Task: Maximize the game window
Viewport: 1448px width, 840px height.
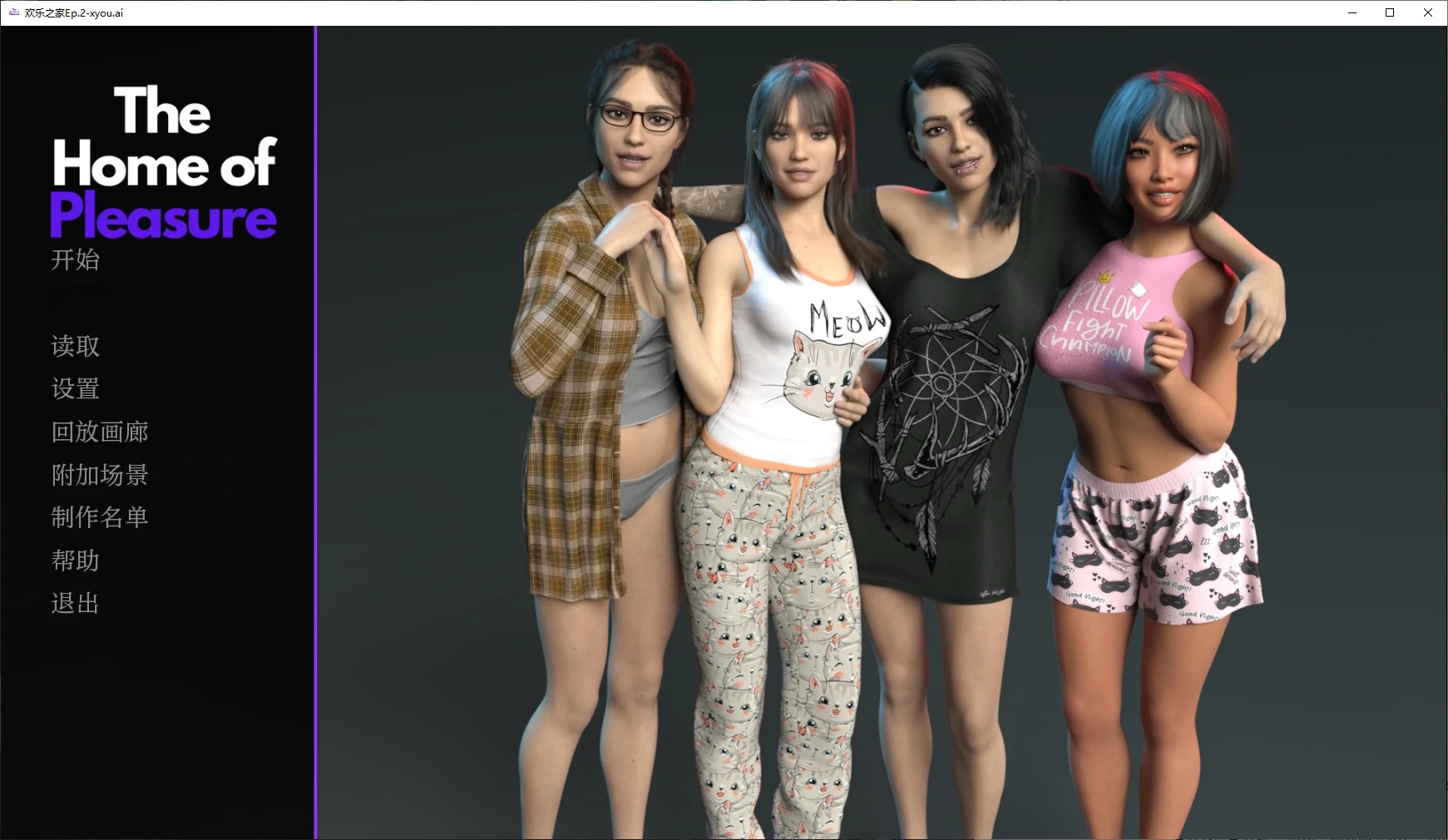Action: pos(1389,12)
